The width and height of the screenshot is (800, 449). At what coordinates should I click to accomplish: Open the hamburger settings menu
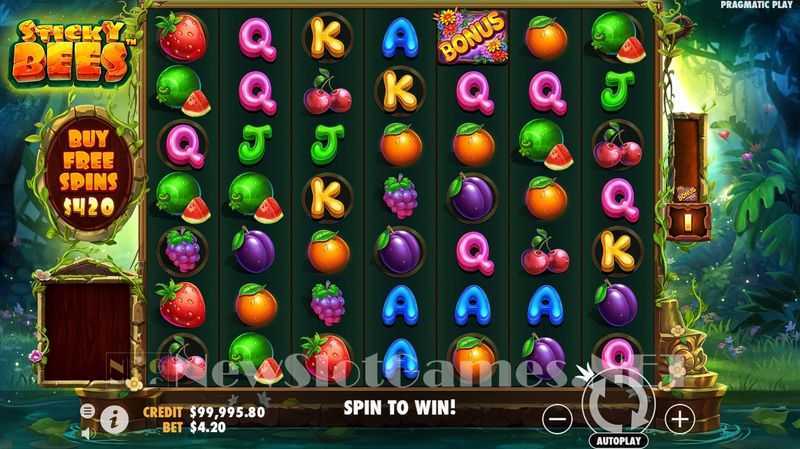pos(87,411)
